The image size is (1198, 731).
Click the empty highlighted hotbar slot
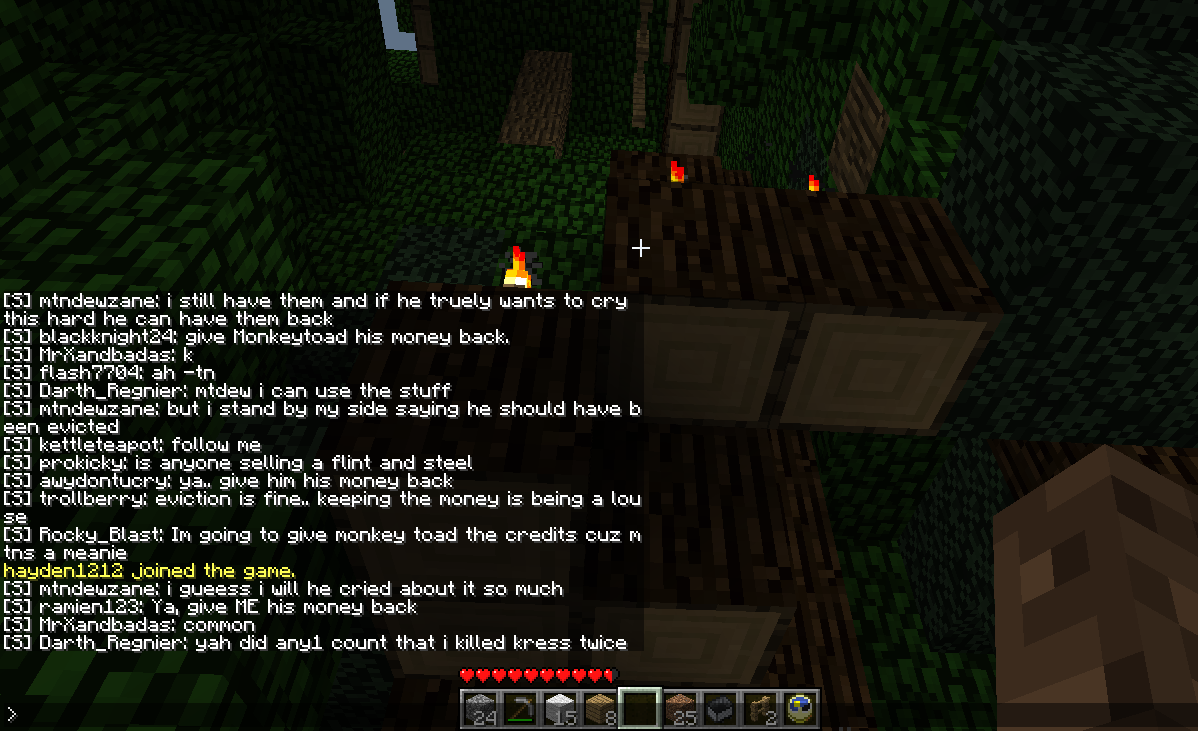(640, 709)
